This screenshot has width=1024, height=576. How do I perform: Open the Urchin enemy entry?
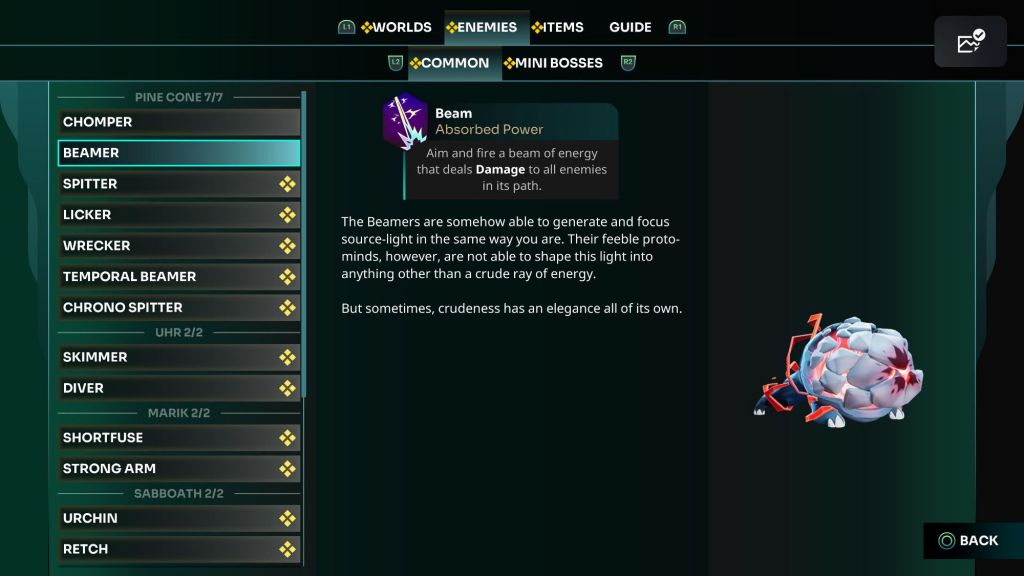[x=179, y=518]
